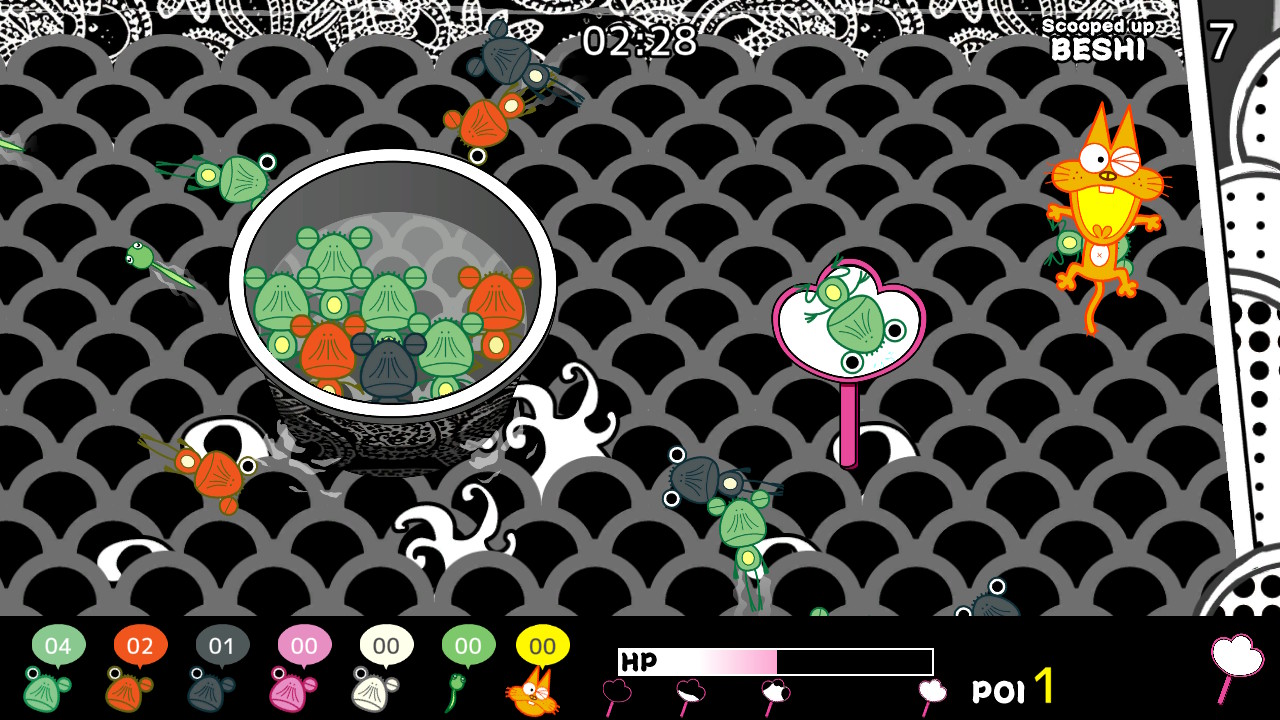The height and width of the screenshot is (720, 1280).
Task: Click the 04 green speech bubble
Action: pyautogui.click(x=60, y=646)
